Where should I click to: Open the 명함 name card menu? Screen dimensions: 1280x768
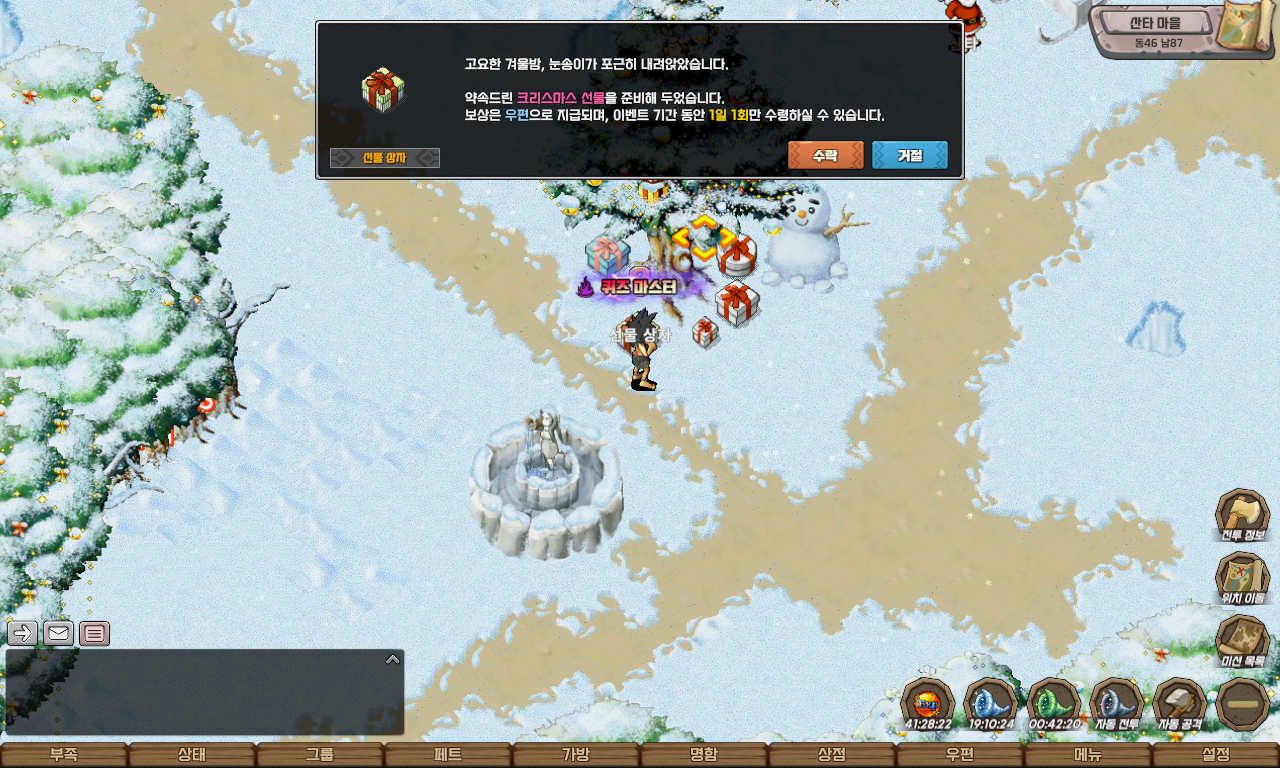tap(704, 755)
